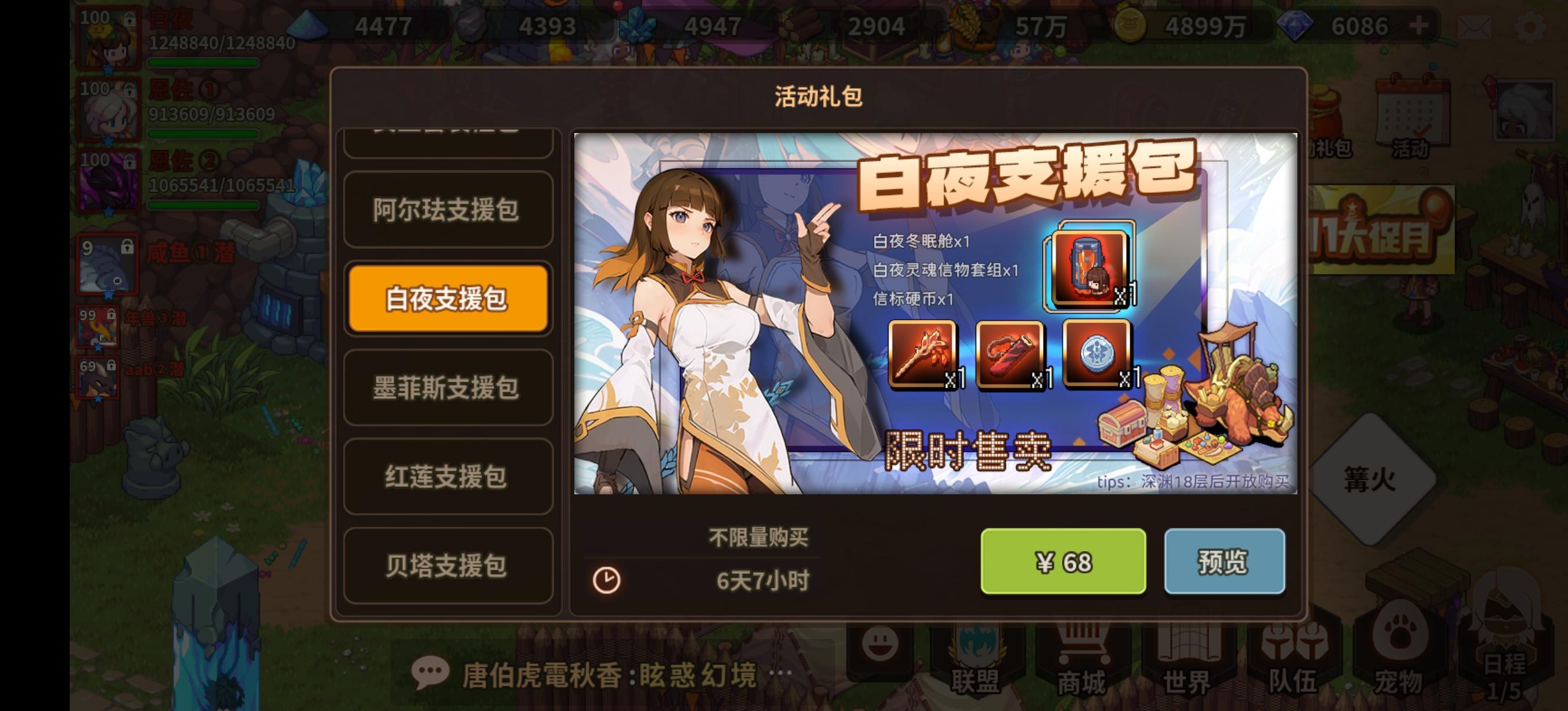Screen dimensions: 1568x711
Task: Switch to the 红莲支援包 tab
Action: (448, 477)
